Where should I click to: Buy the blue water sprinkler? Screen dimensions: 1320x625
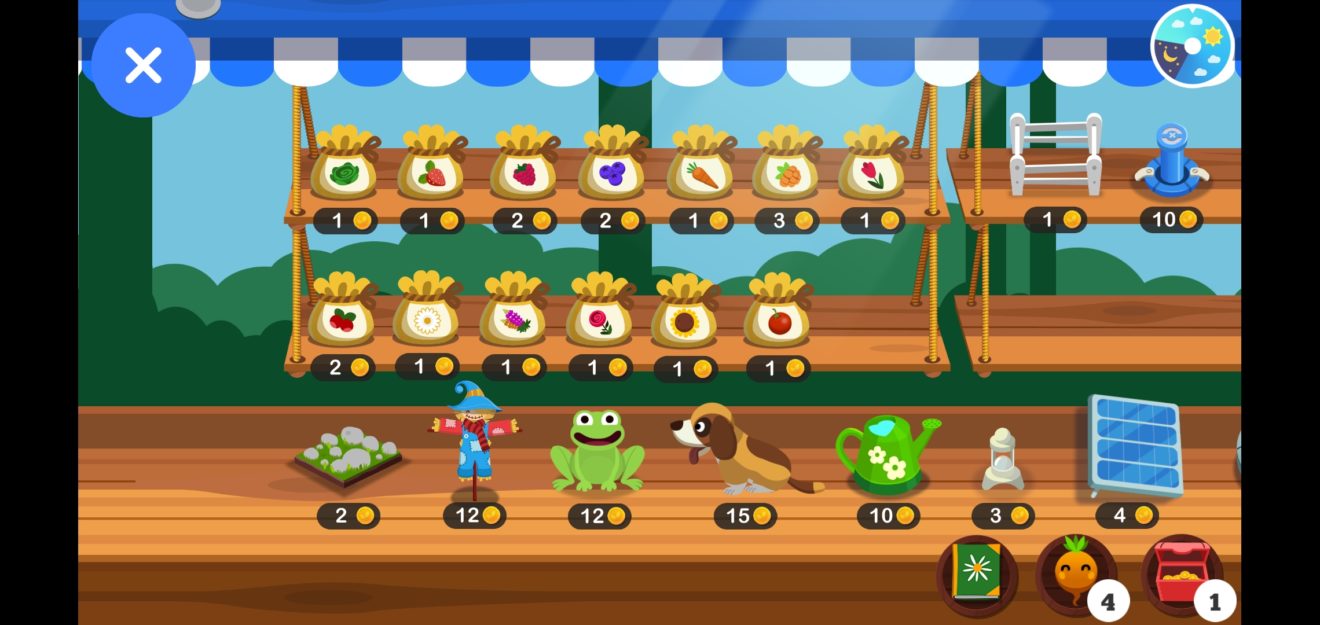1171,160
